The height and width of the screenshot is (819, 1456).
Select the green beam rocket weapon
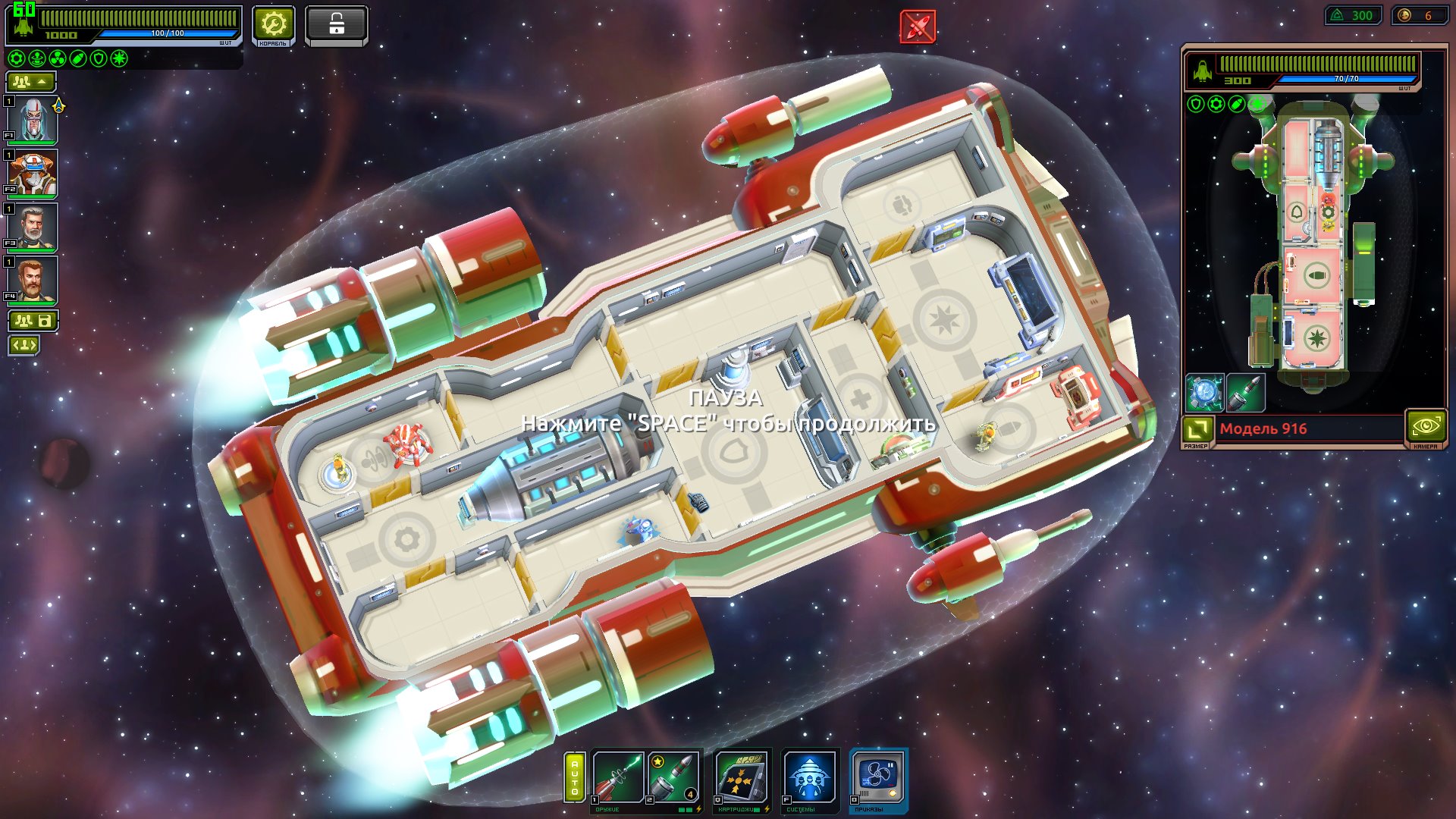coord(618,777)
